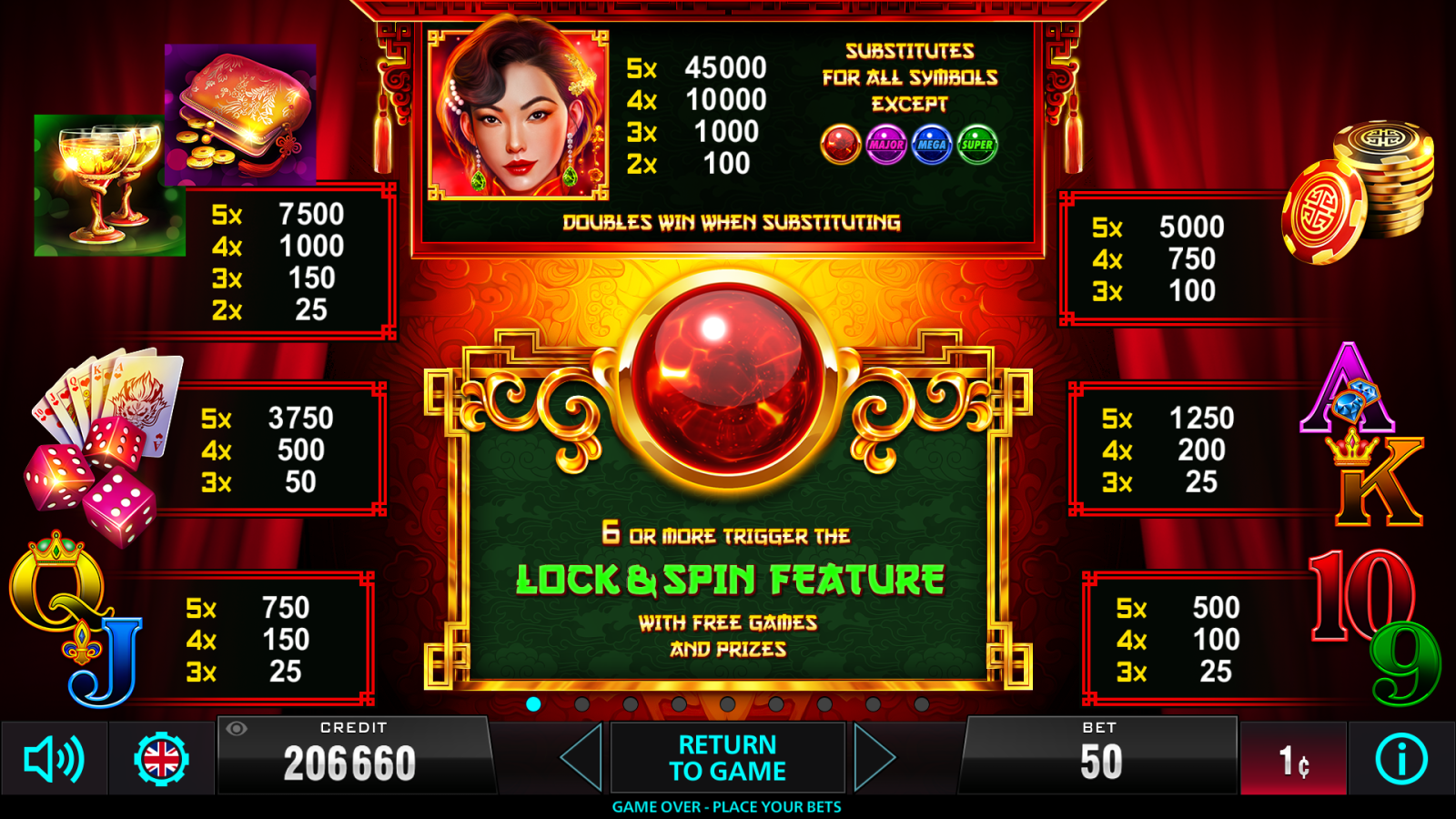Mute the game sound via speaker icon
The height and width of the screenshot is (819, 1456).
[x=52, y=759]
